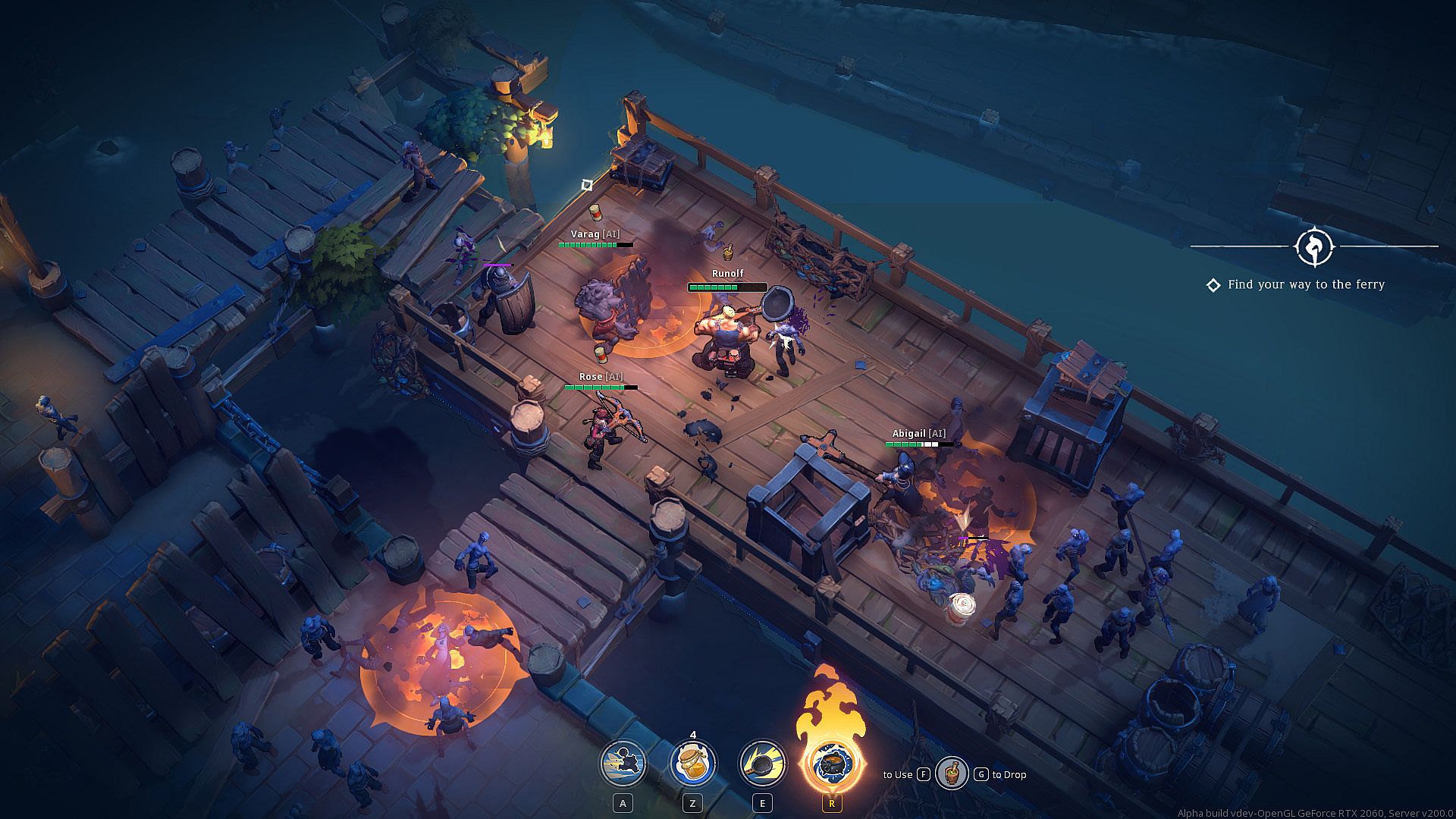Screen dimensions: 1456x819
Task: Select the held mortar and pestle item
Action: pyautogui.click(x=951, y=773)
